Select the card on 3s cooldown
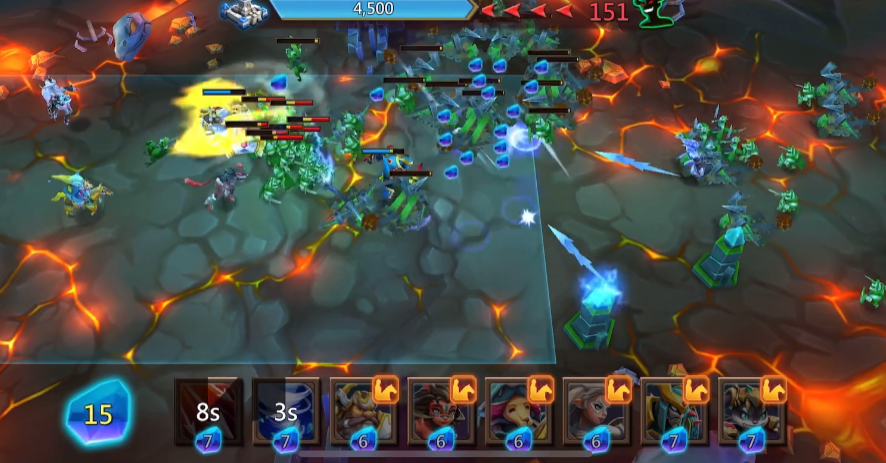The width and height of the screenshot is (886, 463). click(286, 411)
